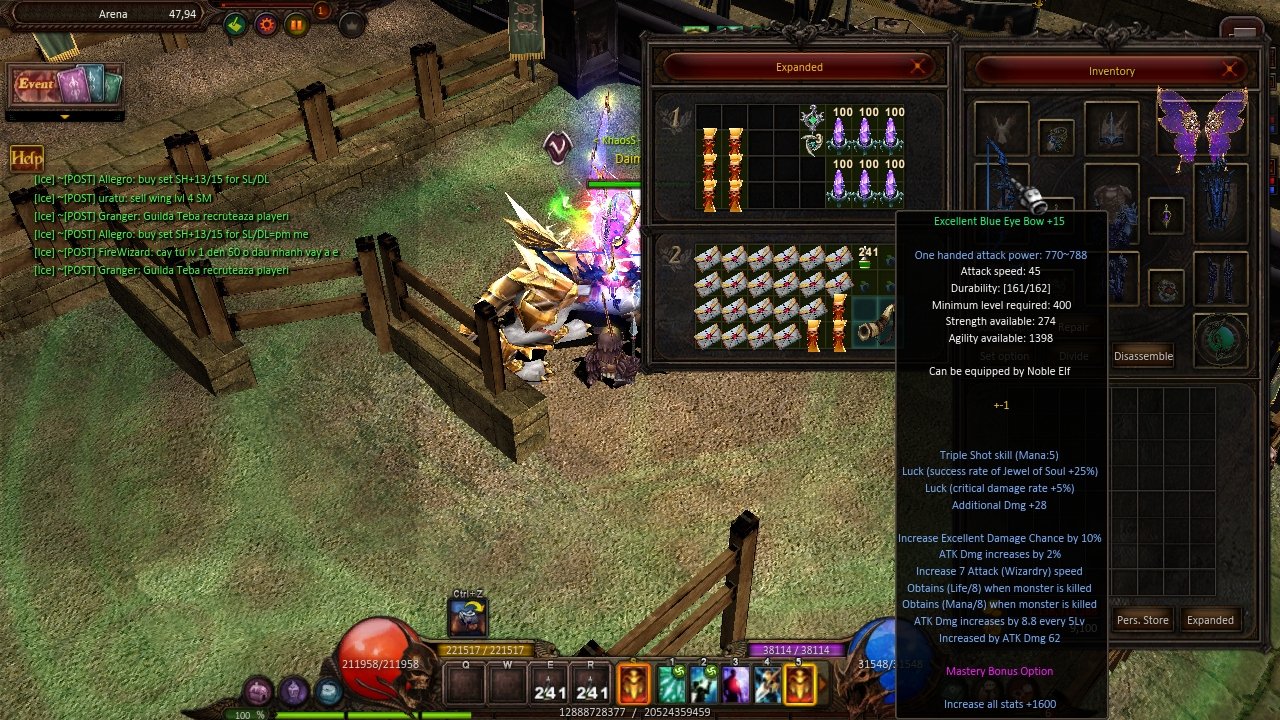Click the Disassemble button
1280x720 pixels.
tap(1143, 356)
